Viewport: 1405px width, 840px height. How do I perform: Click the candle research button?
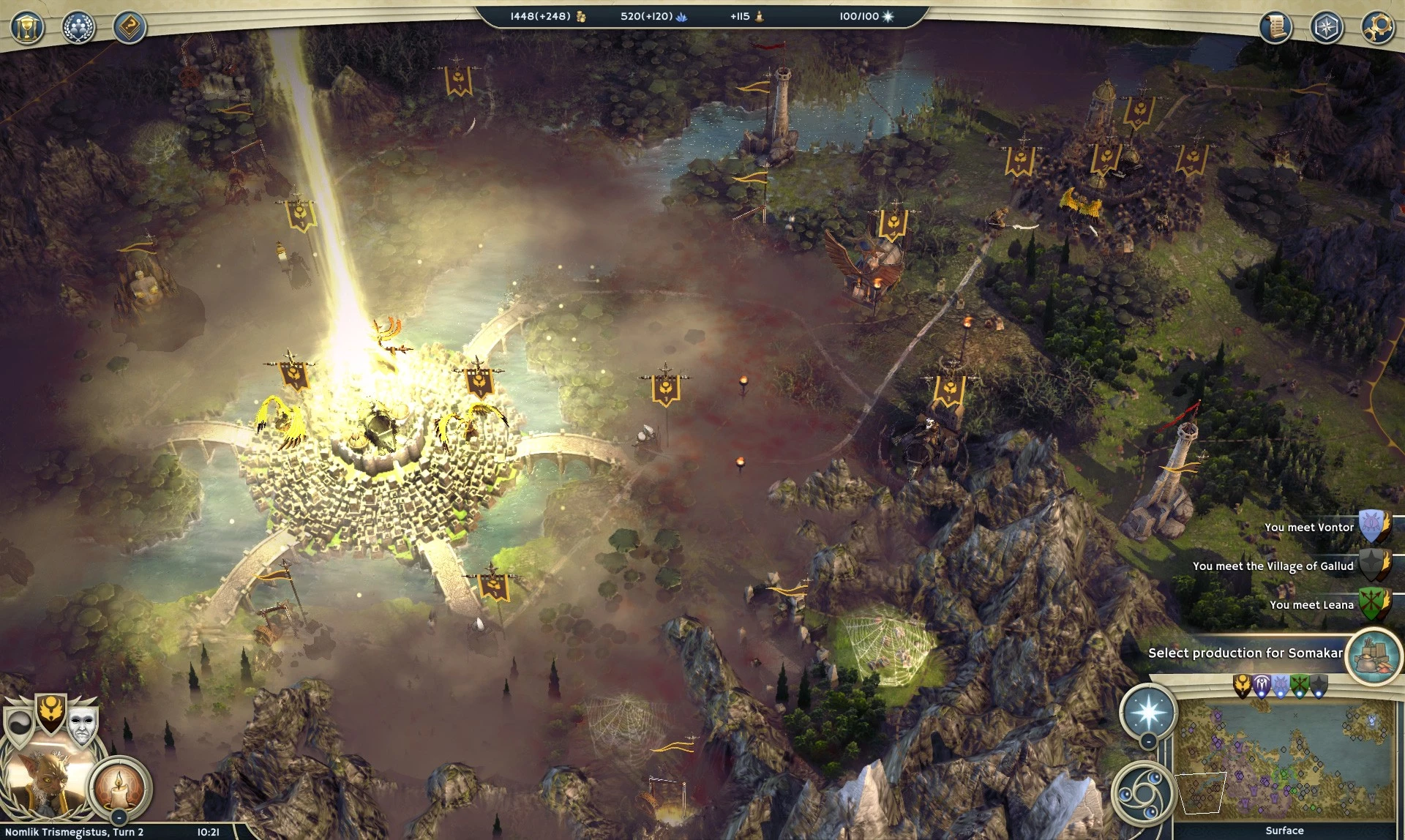pos(119,787)
